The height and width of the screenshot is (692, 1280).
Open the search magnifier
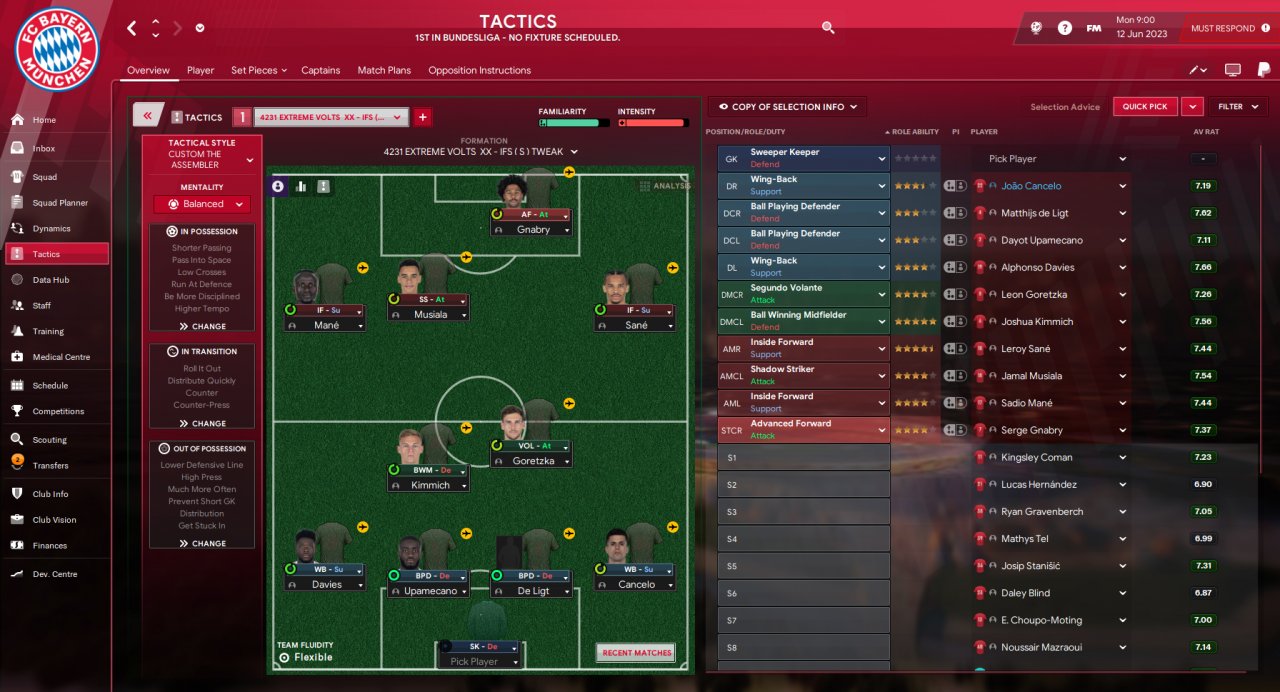828,28
